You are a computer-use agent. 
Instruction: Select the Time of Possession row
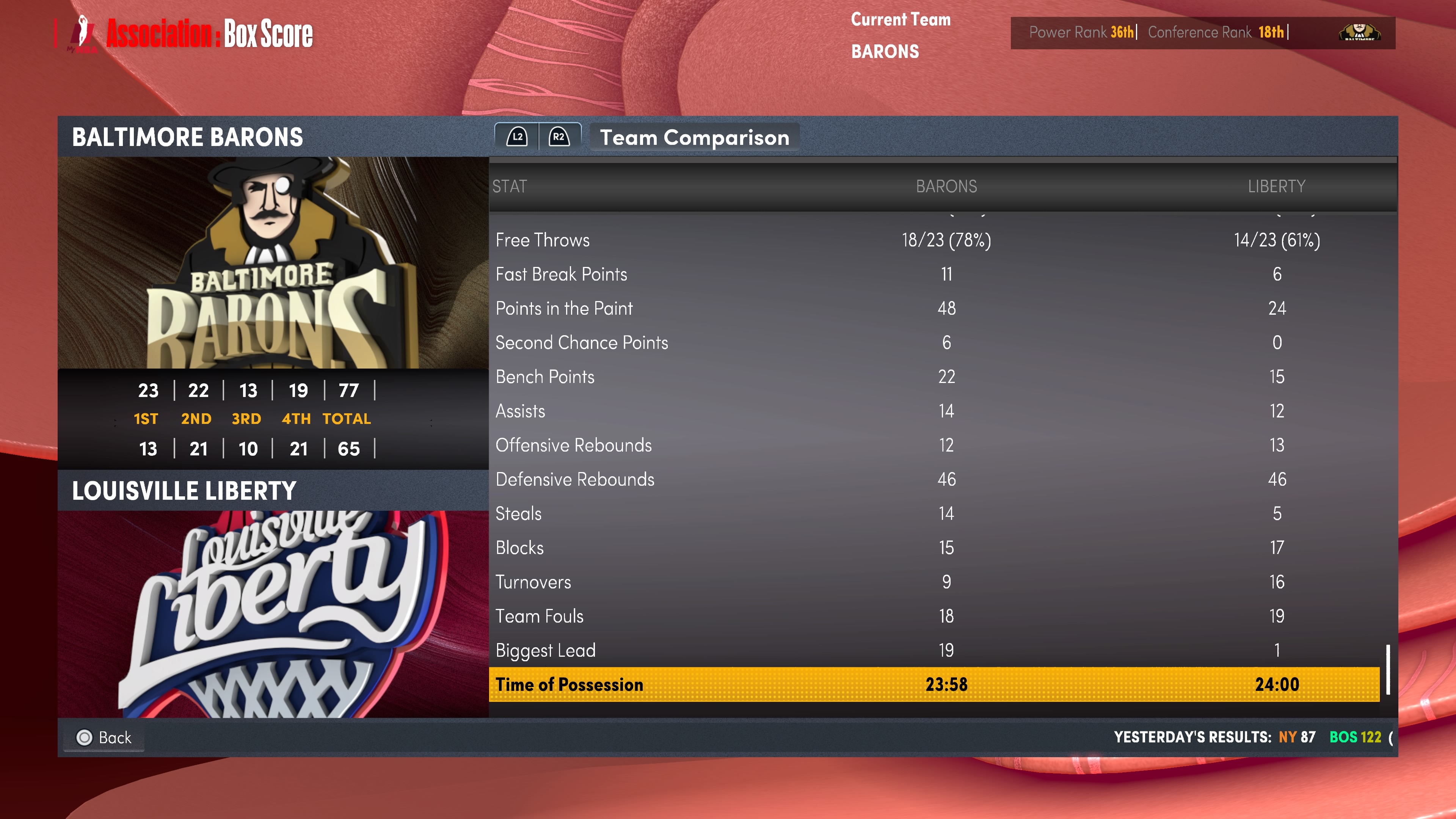[x=934, y=684]
